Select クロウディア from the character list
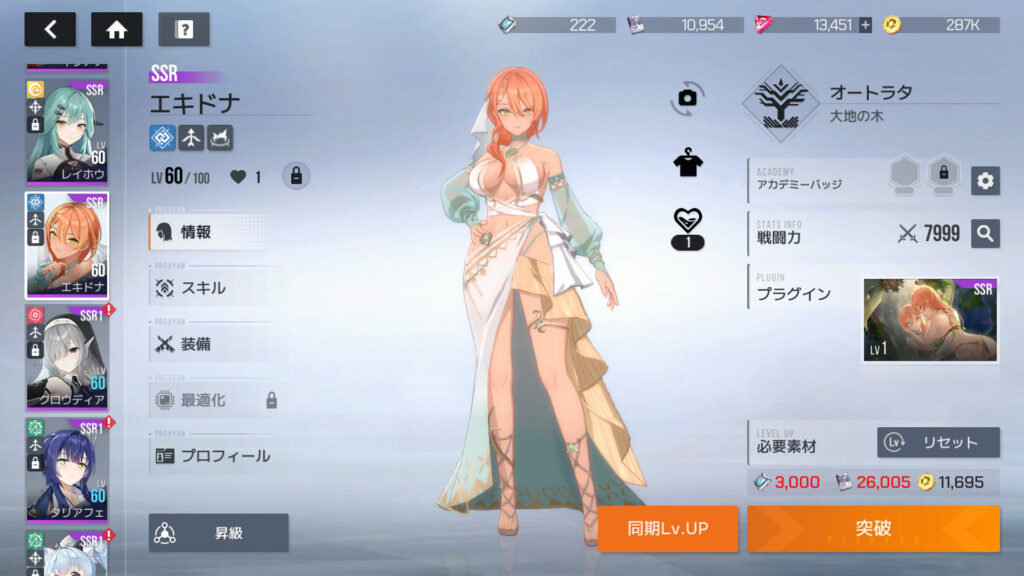The image size is (1024, 576). coord(67,357)
